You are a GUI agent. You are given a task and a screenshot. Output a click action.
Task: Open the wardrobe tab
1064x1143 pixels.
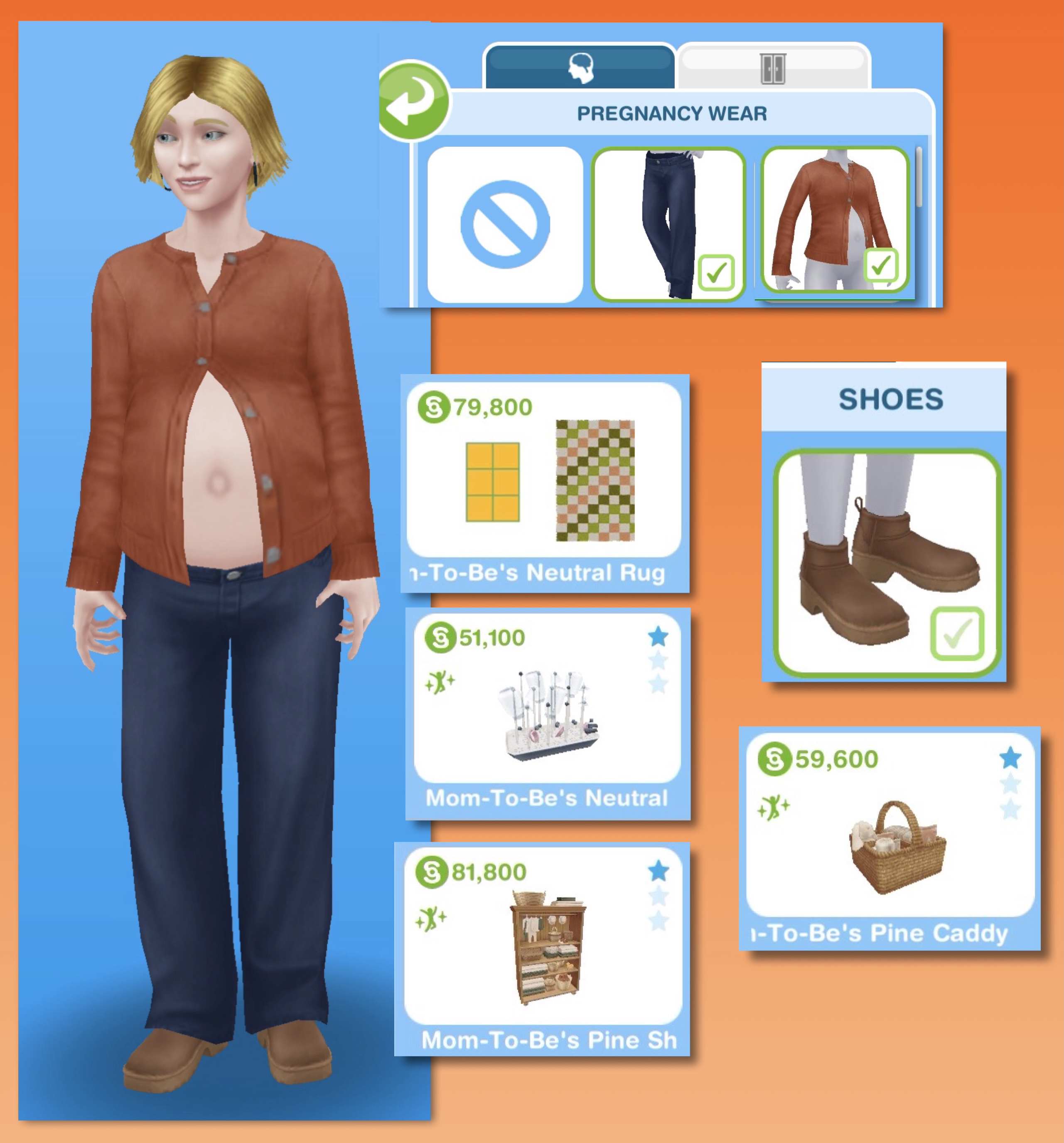[x=773, y=68]
